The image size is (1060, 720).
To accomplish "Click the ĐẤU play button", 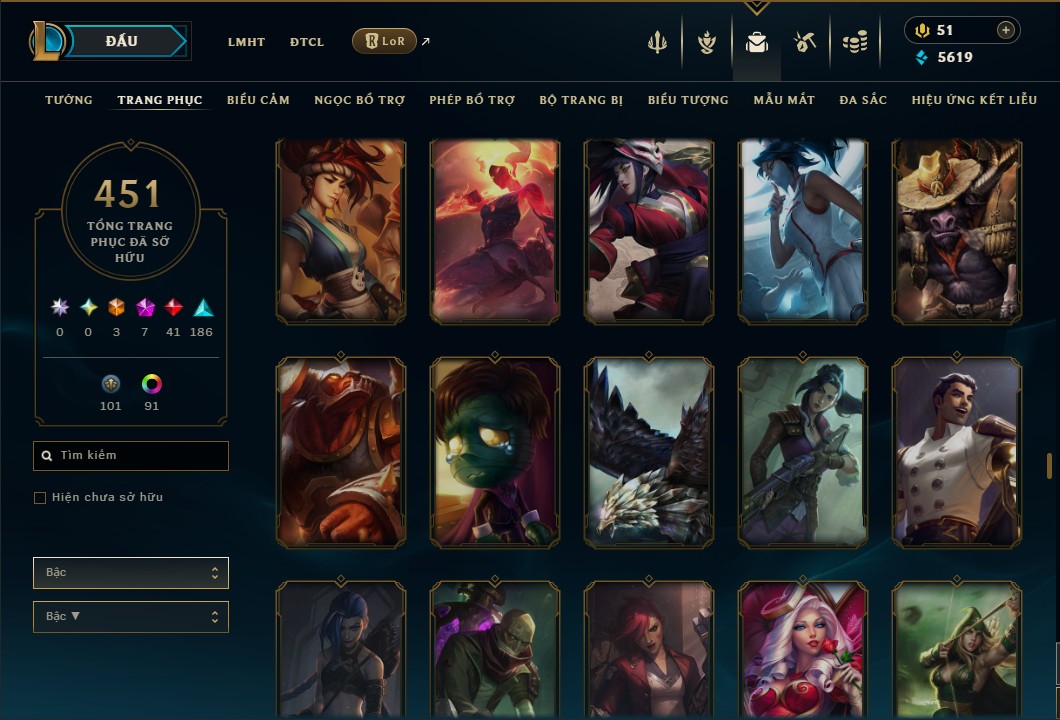I will 122,41.
